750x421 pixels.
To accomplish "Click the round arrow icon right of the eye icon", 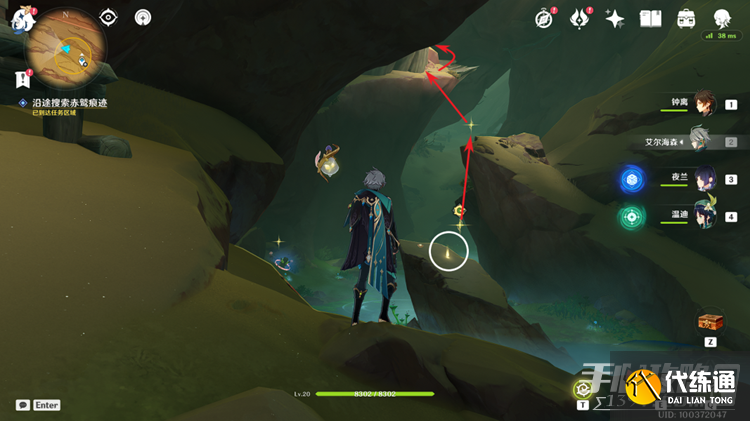I will click(143, 17).
